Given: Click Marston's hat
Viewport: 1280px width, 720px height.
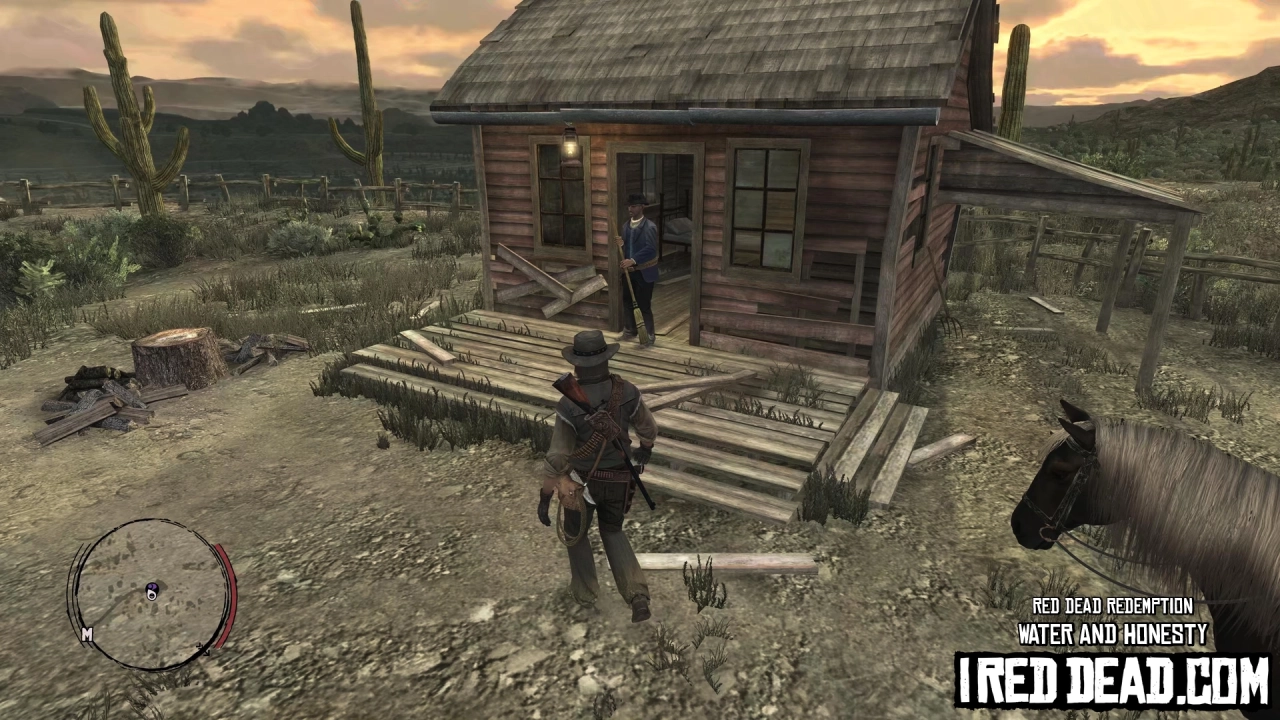Looking at the screenshot, I should point(588,349).
